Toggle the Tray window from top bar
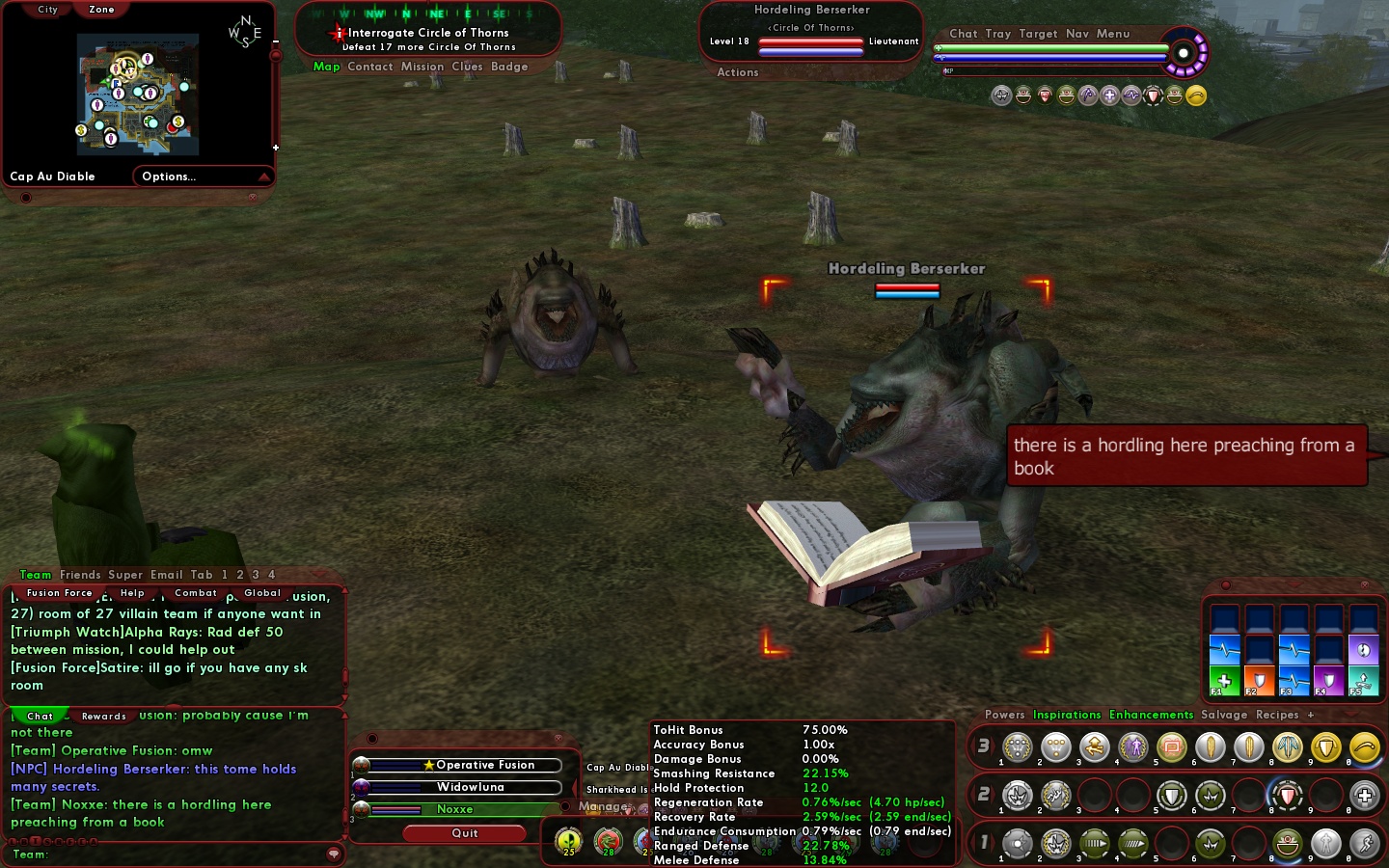 pos(998,34)
